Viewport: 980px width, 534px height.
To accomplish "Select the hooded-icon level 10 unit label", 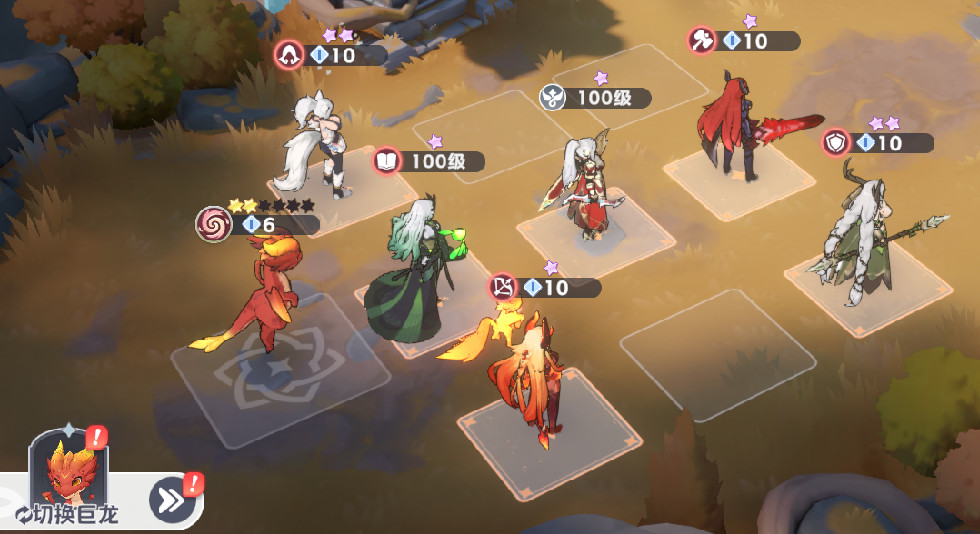I will (x=331, y=55).
